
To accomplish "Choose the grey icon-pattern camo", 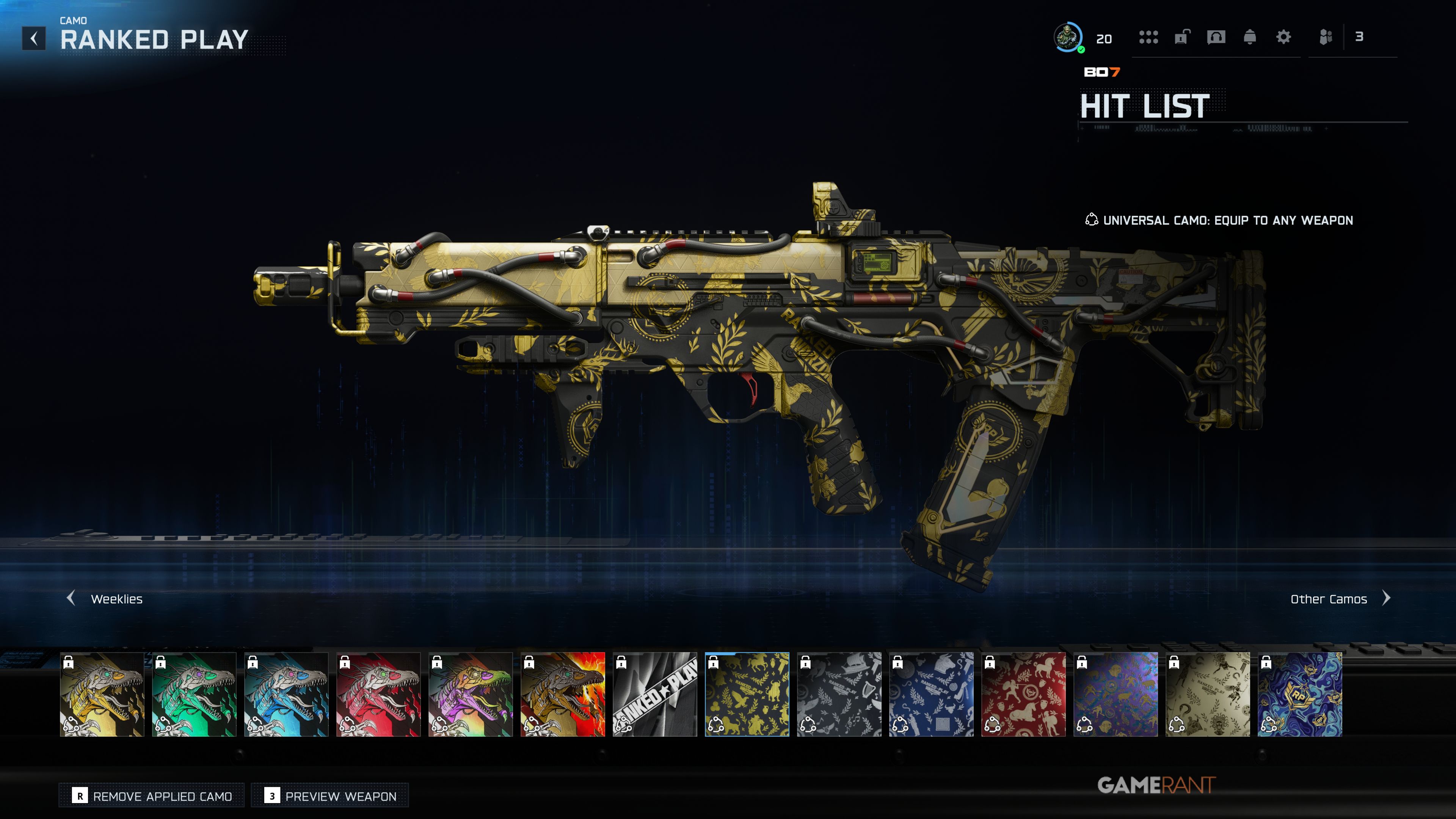I will (839, 694).
